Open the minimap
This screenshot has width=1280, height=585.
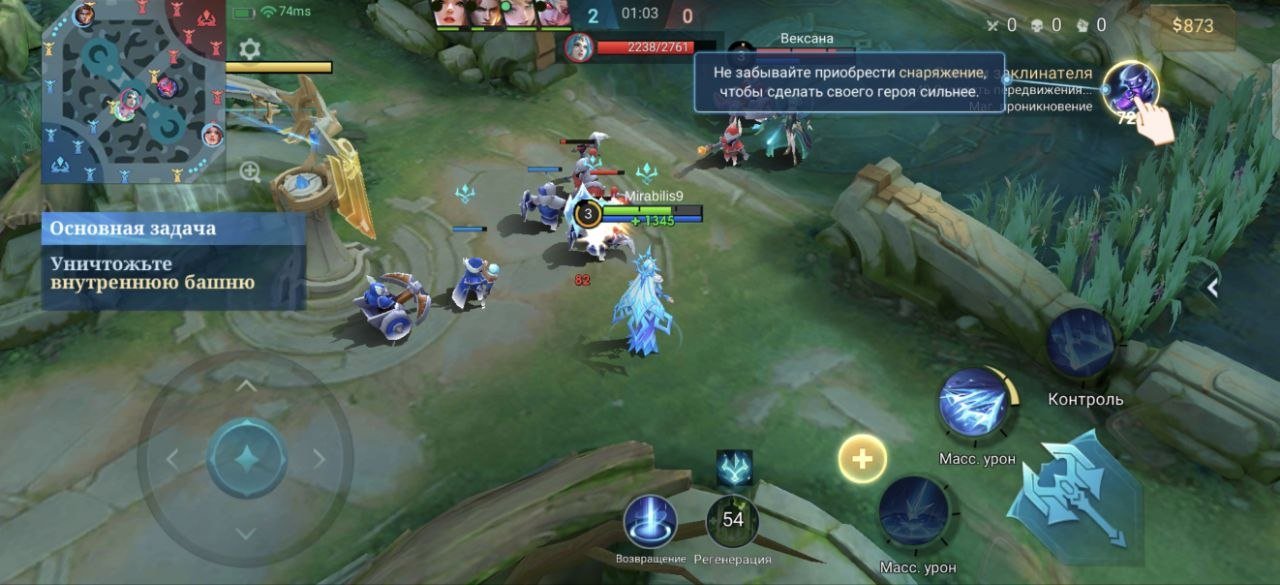coord(133,92)
